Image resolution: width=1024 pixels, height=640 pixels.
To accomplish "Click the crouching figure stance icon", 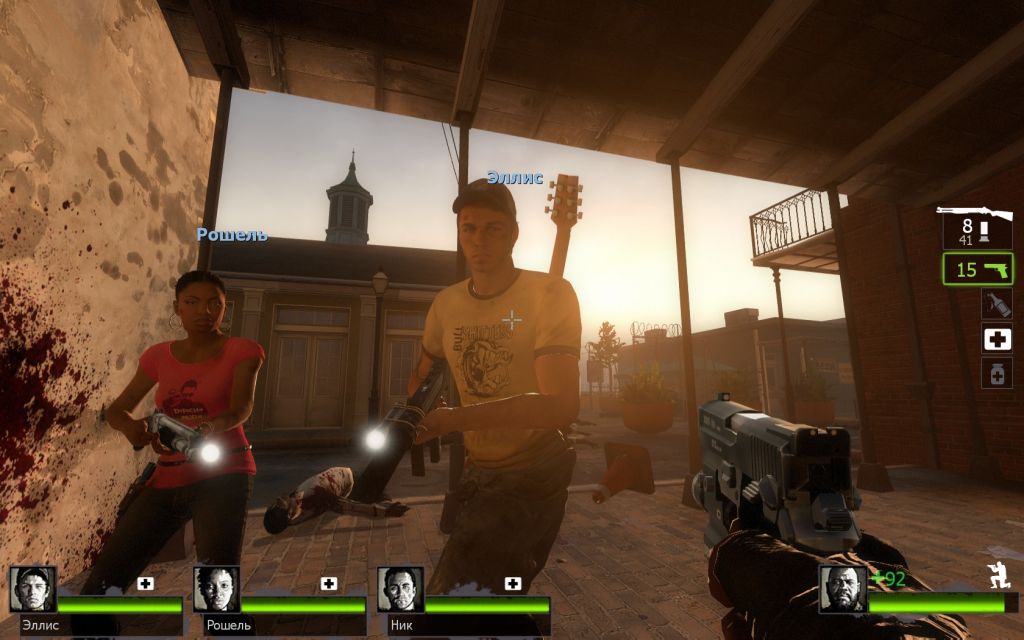I will (997, 575).
